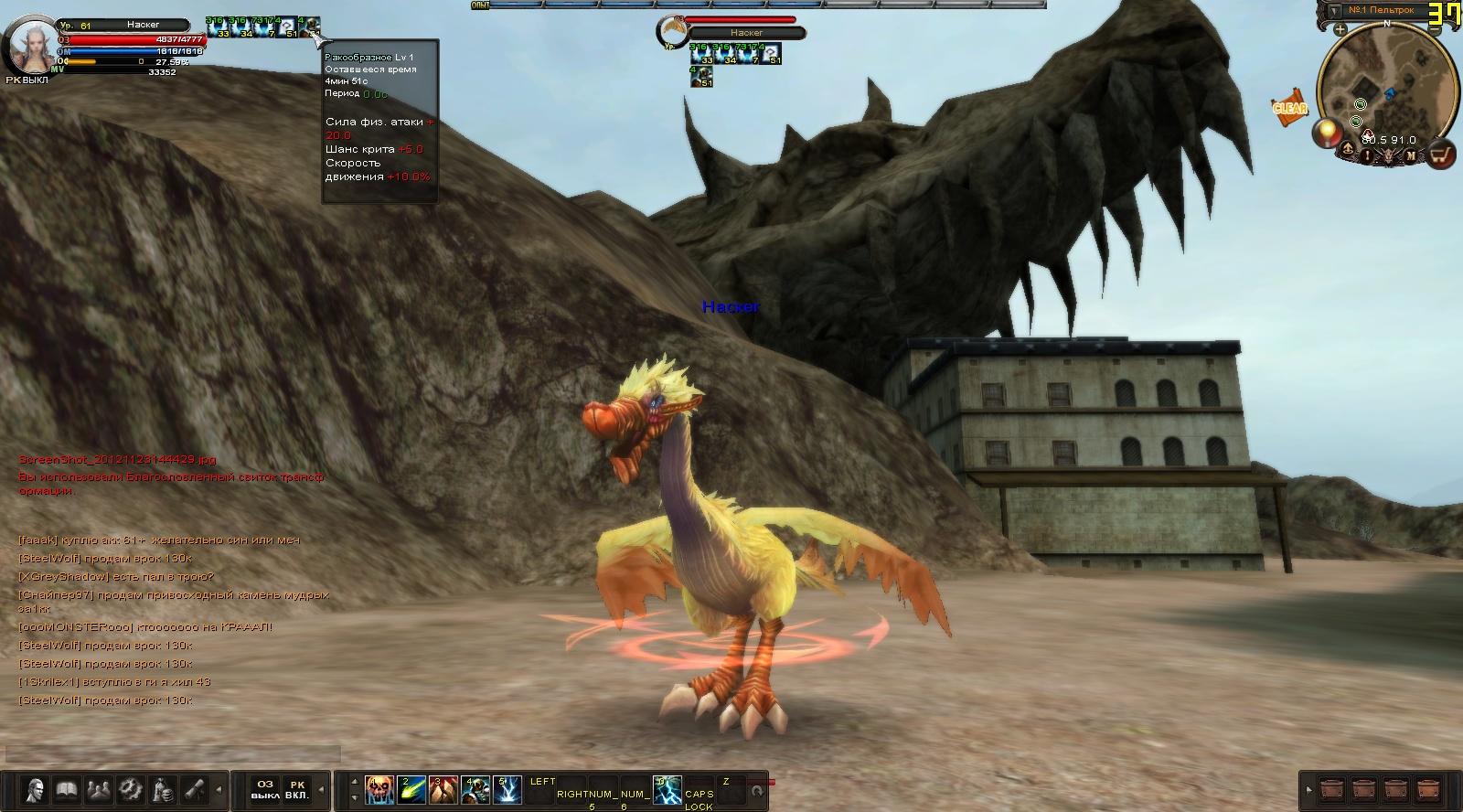Open the world map with M button
The height and width of the screenshot is (812, 1463).
click(x=1412, y=156)
